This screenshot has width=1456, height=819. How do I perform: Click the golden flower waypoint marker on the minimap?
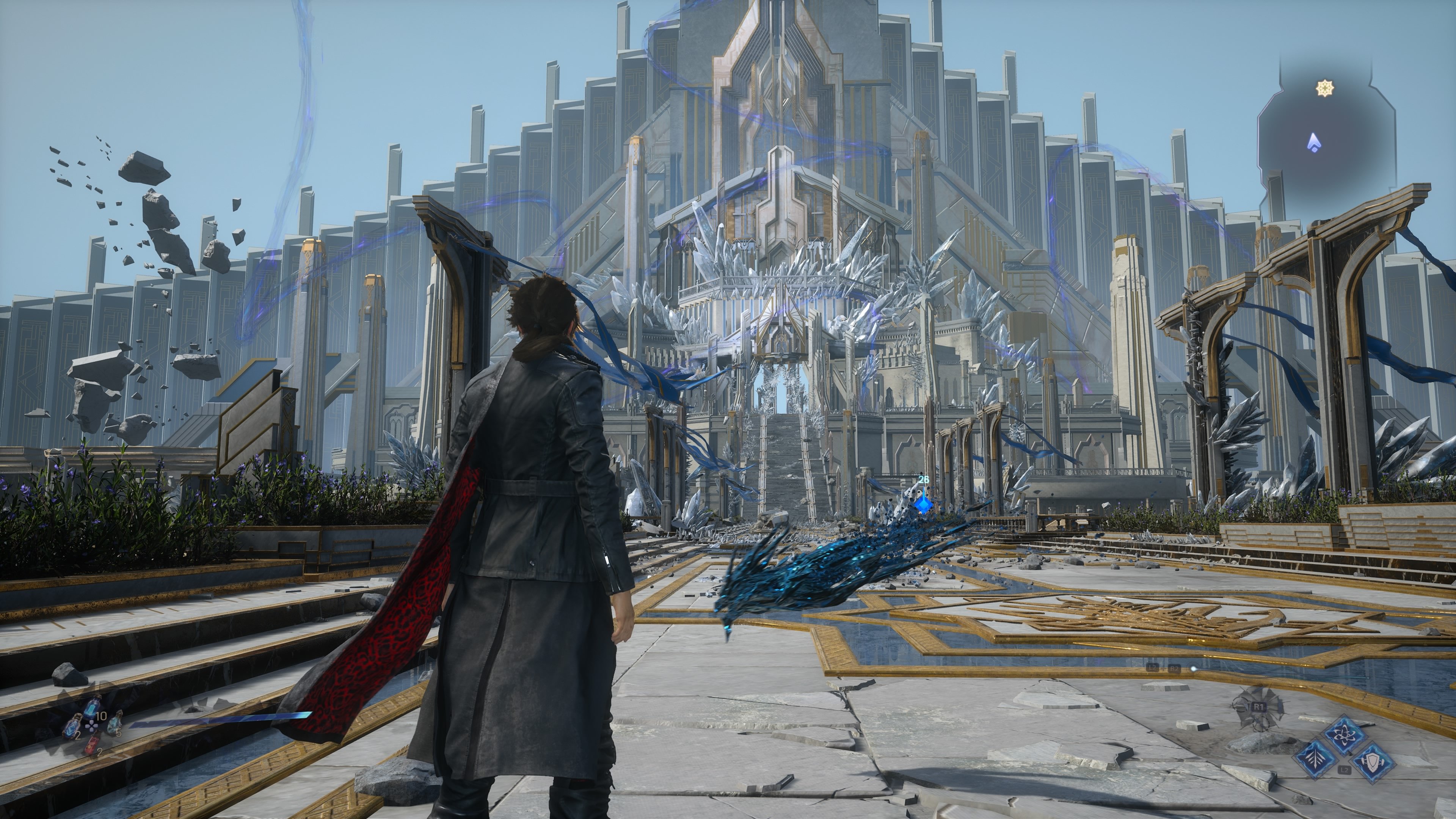tap(1325, 88)
